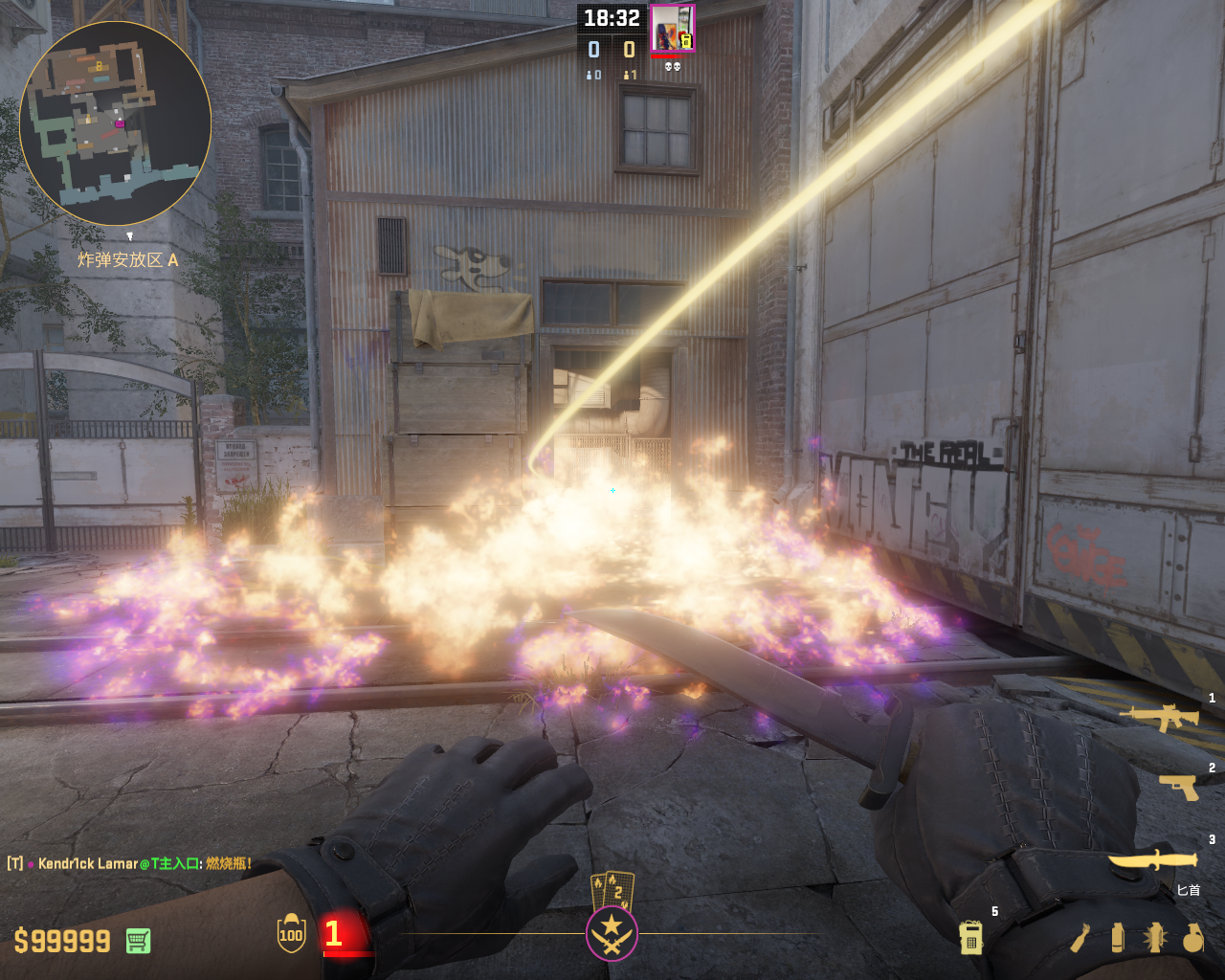Equip the HE grenade icon

1192,938
